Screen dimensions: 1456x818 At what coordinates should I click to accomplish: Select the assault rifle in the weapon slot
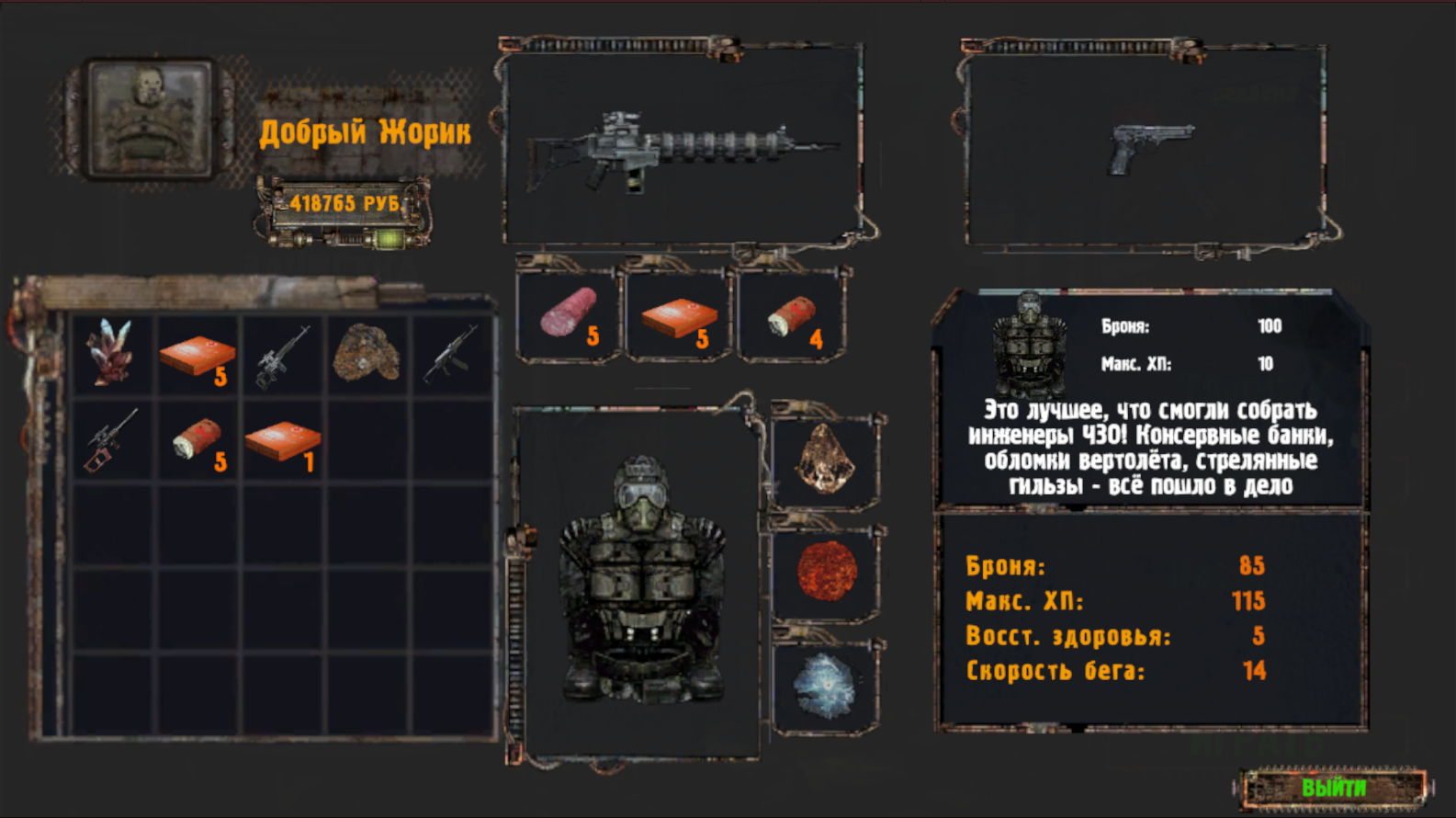[x=684, y=147]
